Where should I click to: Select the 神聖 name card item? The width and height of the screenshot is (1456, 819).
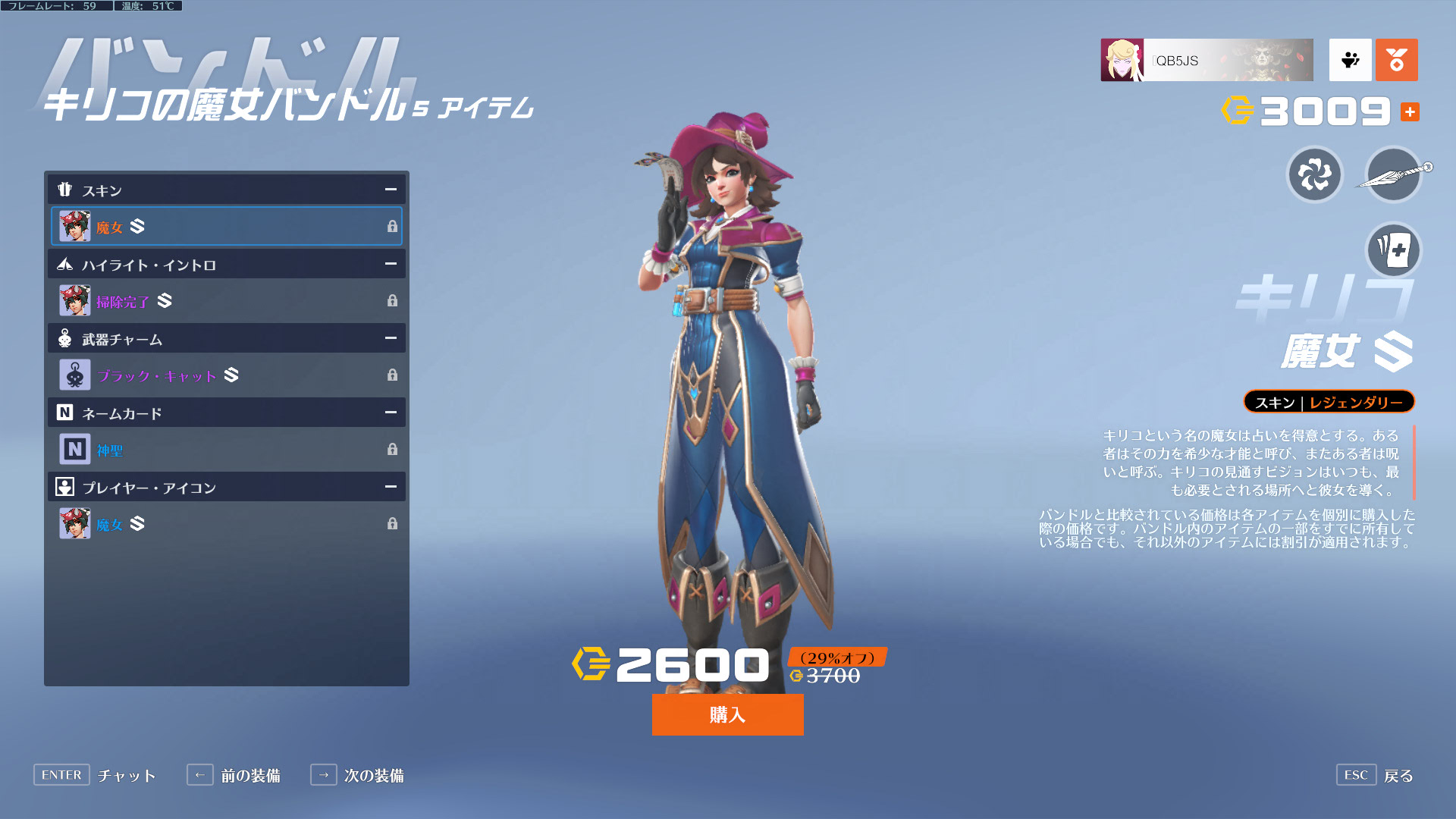pos(226,449)
